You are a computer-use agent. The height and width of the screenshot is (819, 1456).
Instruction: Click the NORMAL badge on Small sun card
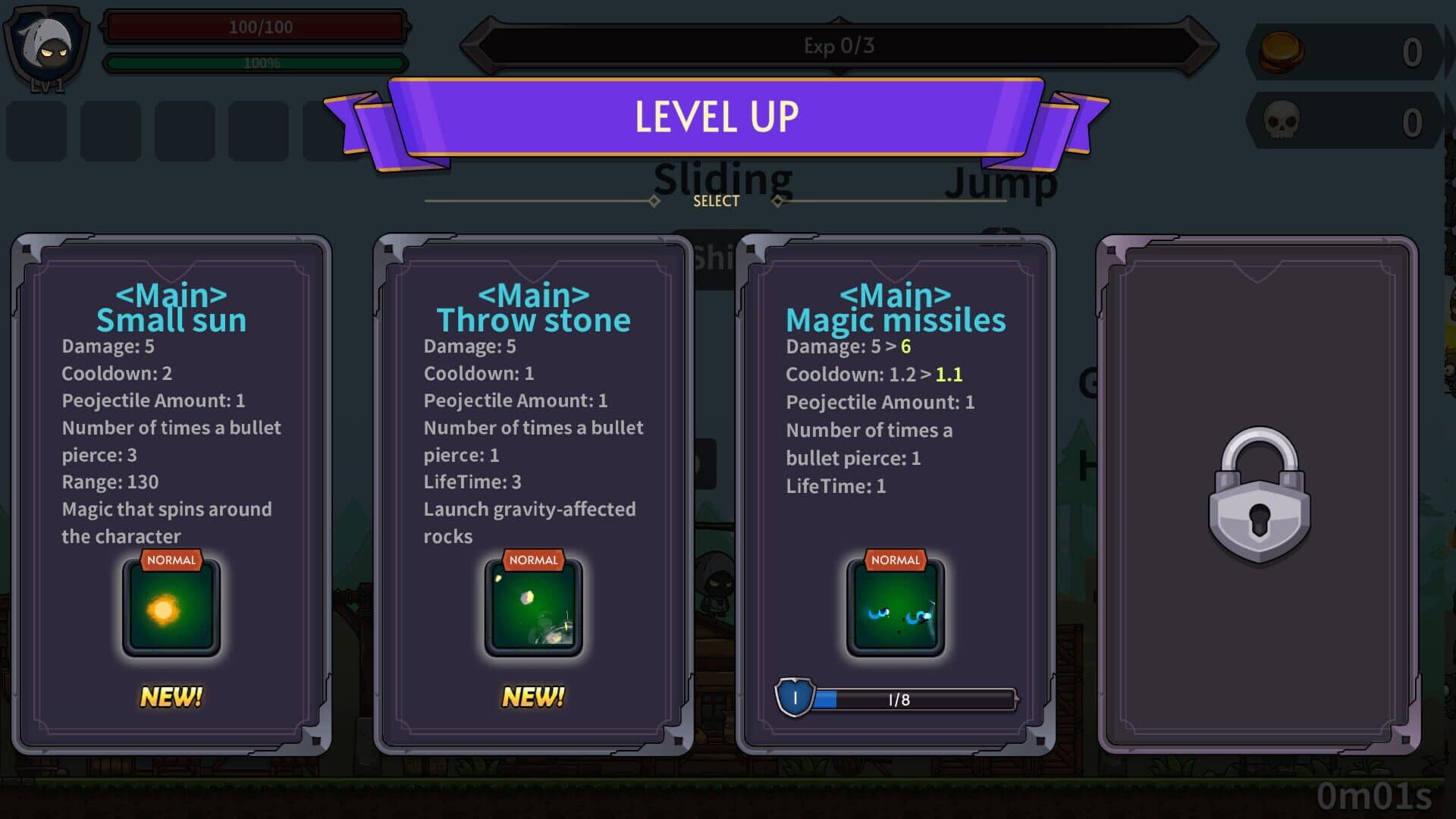[x=171, y=560]
